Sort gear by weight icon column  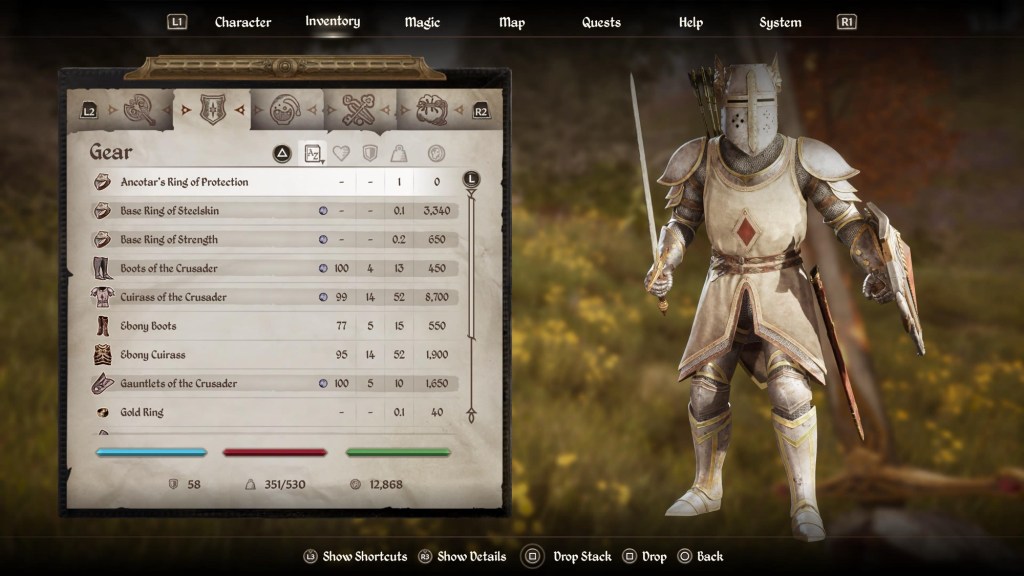pos(399,153)
